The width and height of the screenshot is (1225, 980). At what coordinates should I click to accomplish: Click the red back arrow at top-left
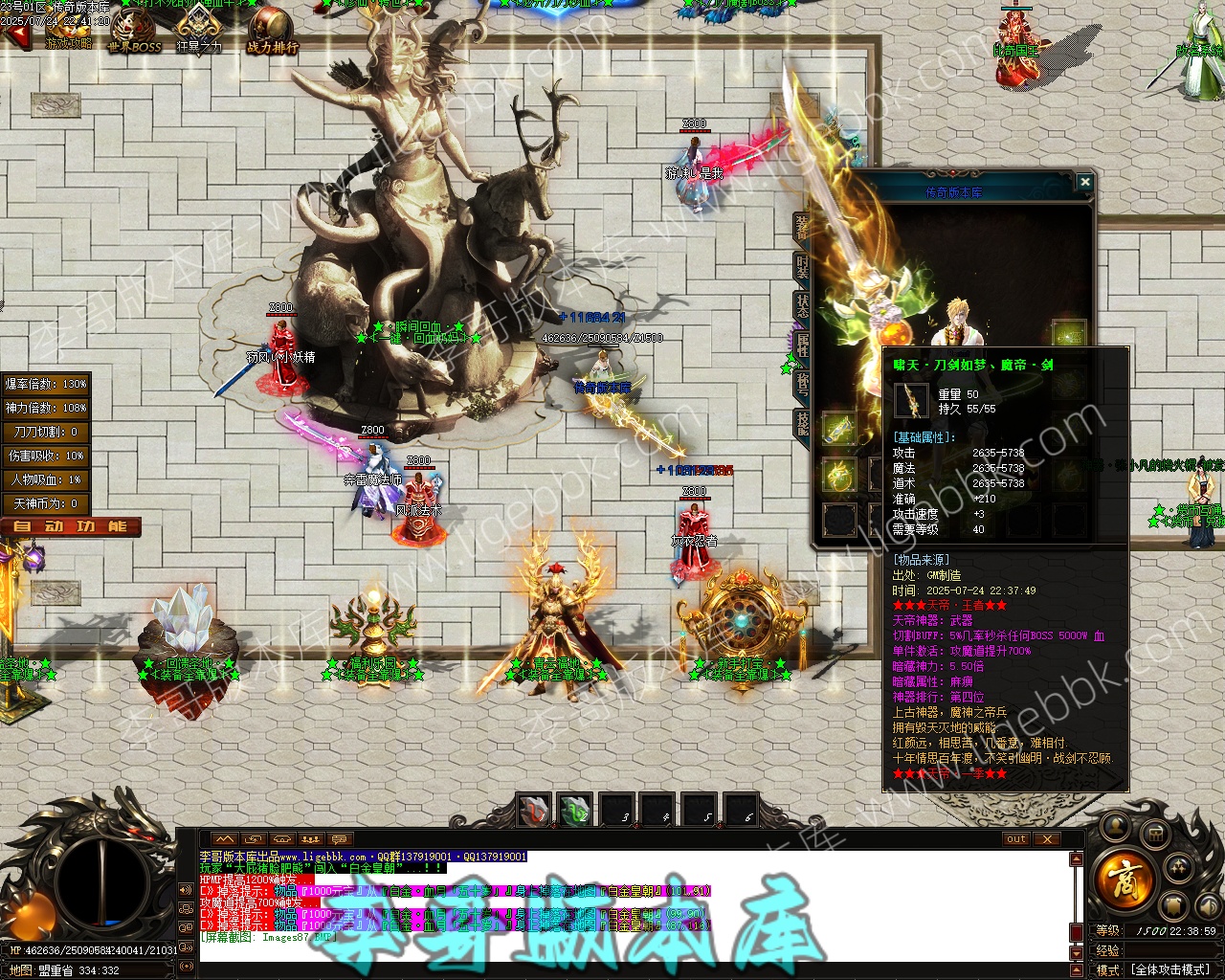pyautogui.click(x=16, y=36)
